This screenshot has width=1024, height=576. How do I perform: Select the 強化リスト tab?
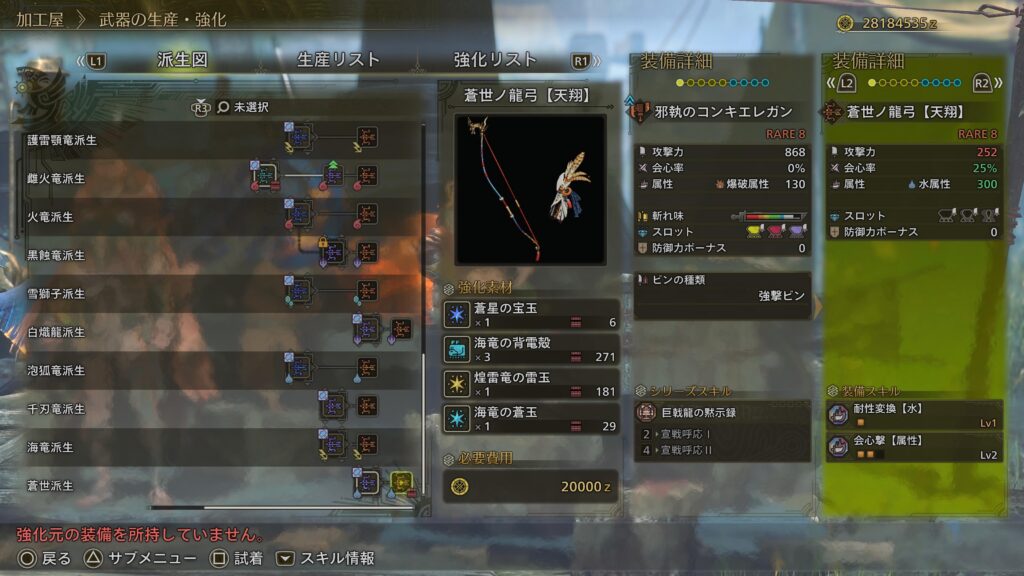point(495,60)
